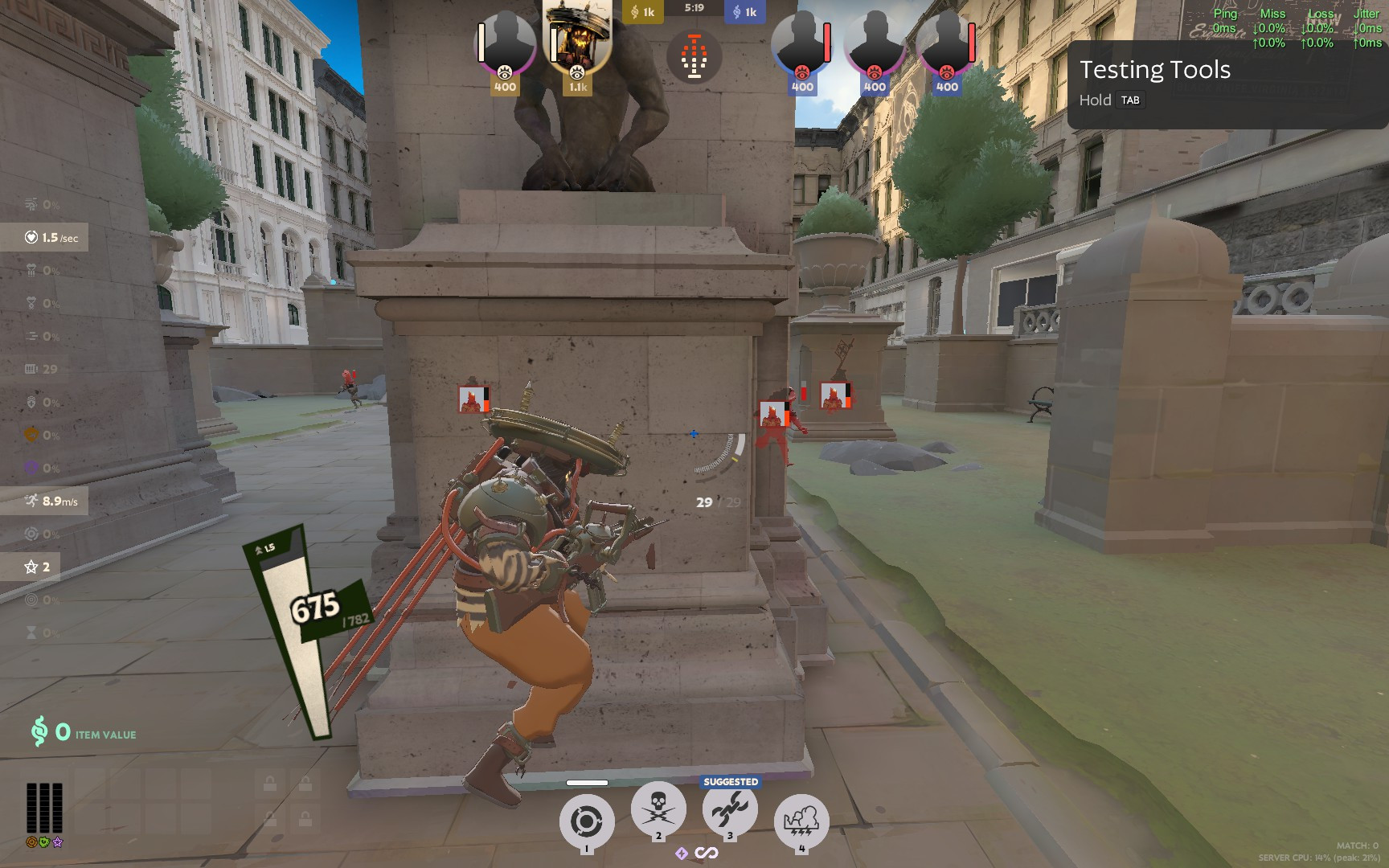Viewport: 1389px width, 868px height.
Task: Open the red objective icon near the timer
Action: [693, 55]
